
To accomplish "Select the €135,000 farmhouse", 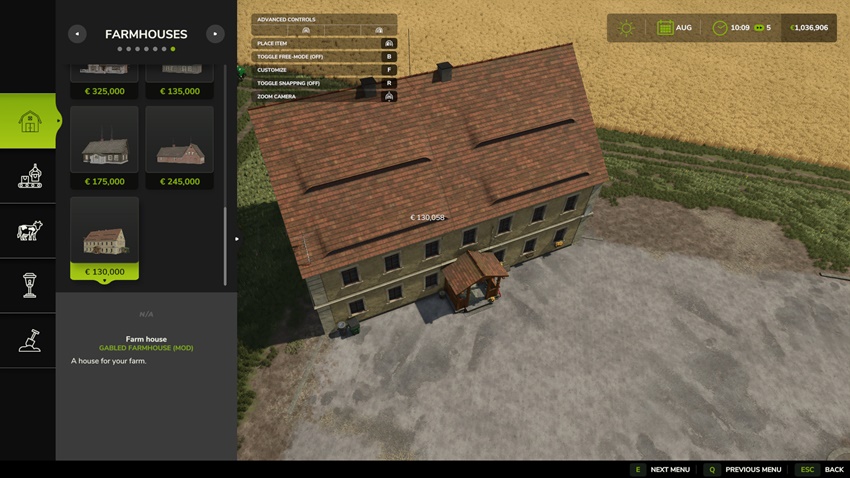I will [180, 80].
